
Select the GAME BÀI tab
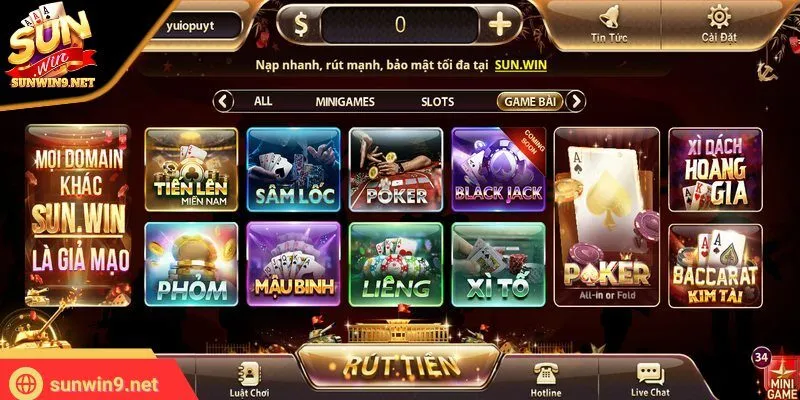coord(530,101)
